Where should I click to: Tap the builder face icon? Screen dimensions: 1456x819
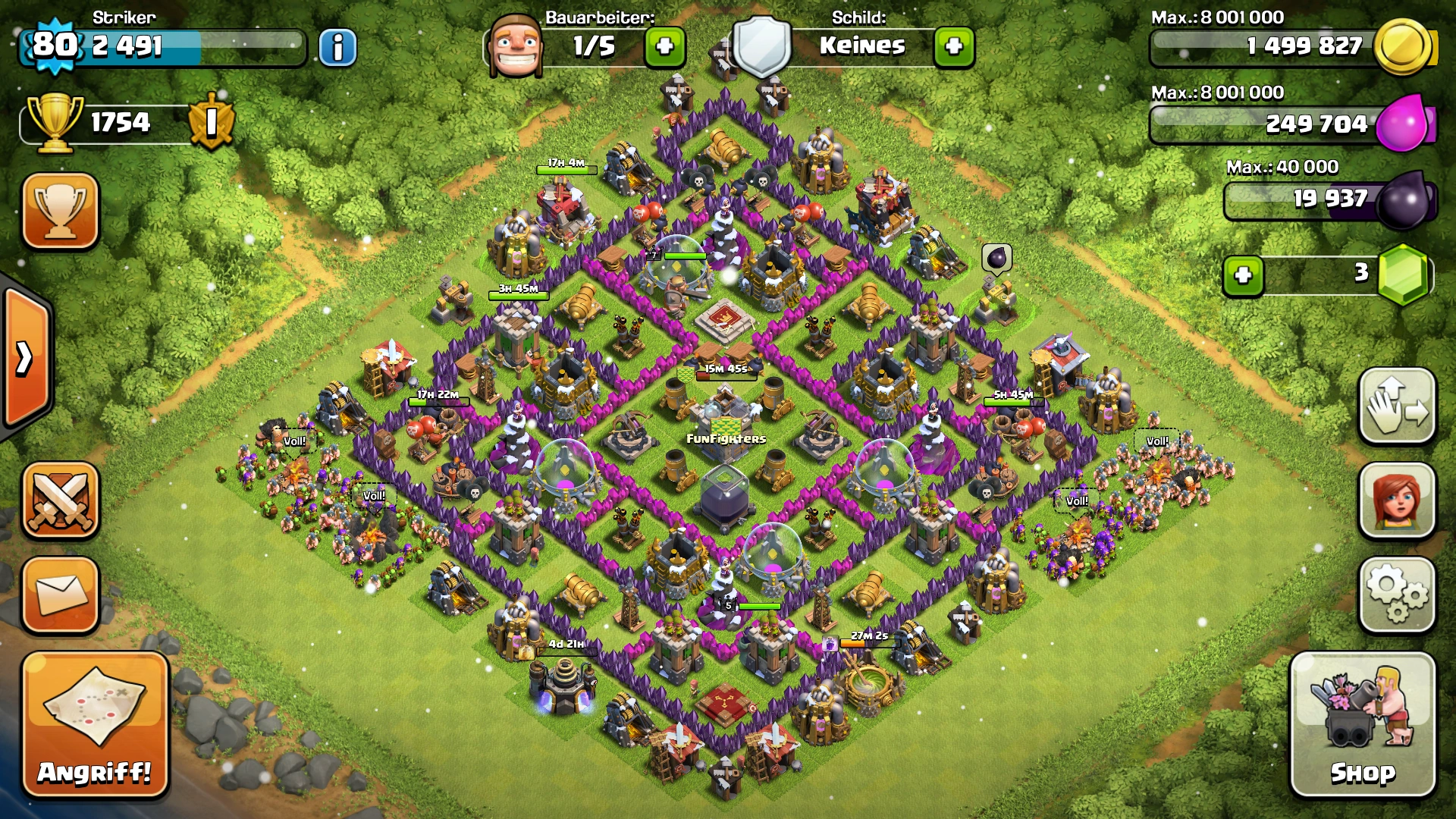[x=516, y=45]
